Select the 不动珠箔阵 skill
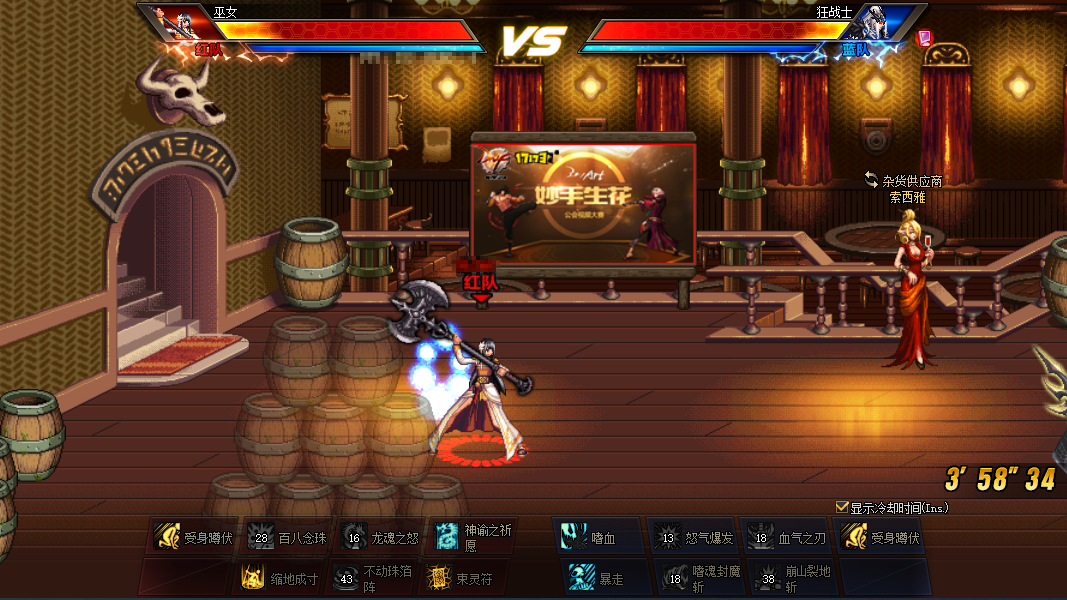The height and width of the screenshot is (600, 1067). click(x=346, y=578)
